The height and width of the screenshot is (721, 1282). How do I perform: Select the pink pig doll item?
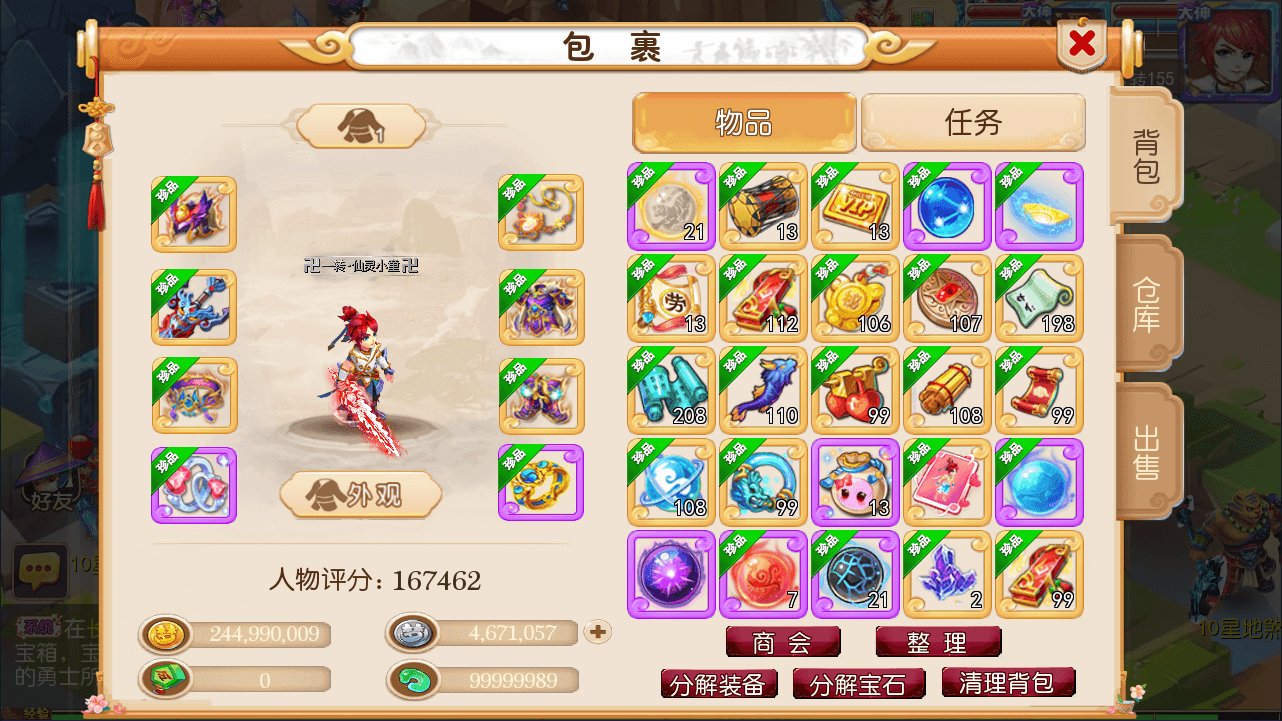pos(855,482)
